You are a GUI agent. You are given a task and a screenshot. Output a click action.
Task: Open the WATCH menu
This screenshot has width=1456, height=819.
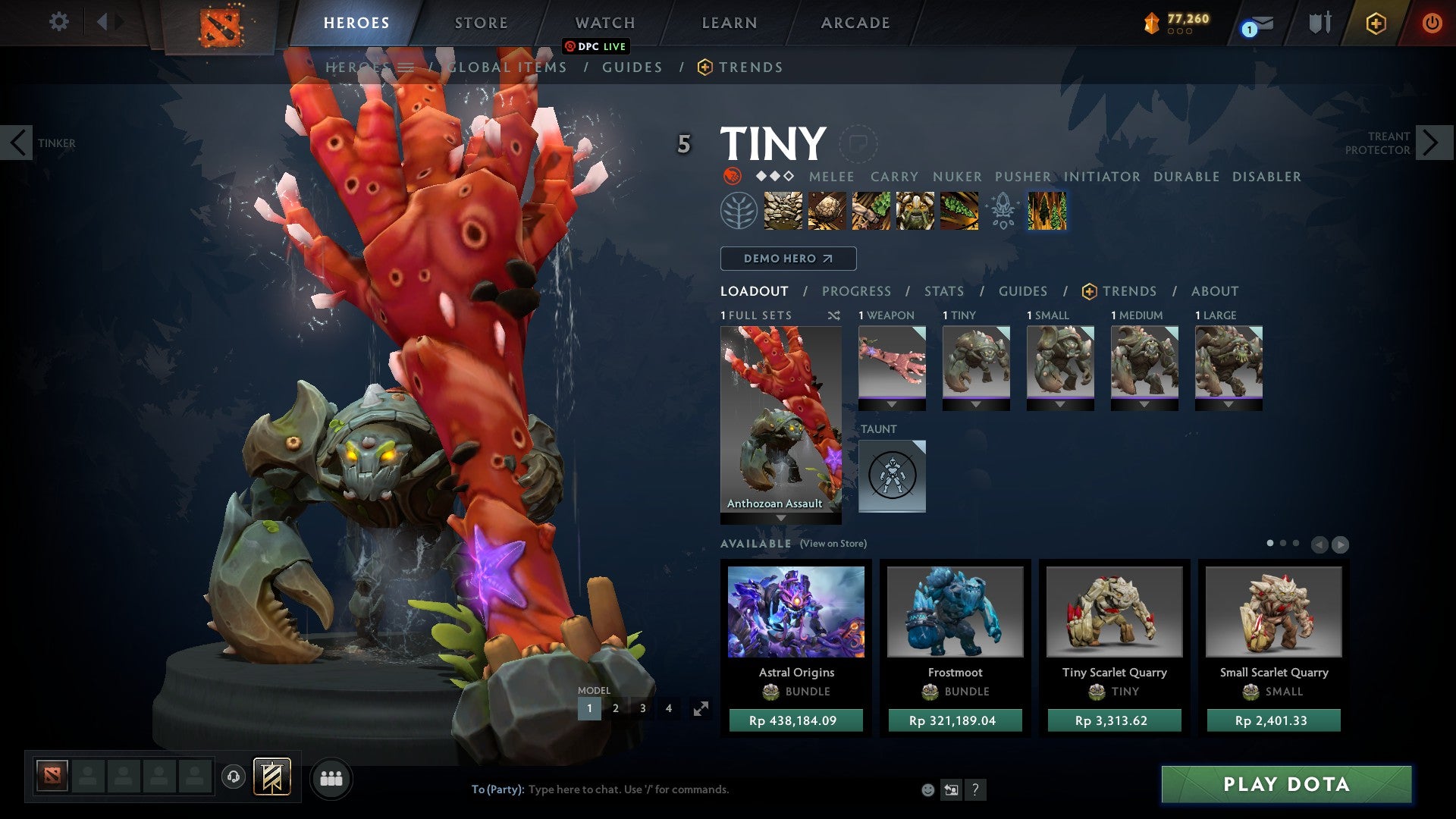pos(604,23)
